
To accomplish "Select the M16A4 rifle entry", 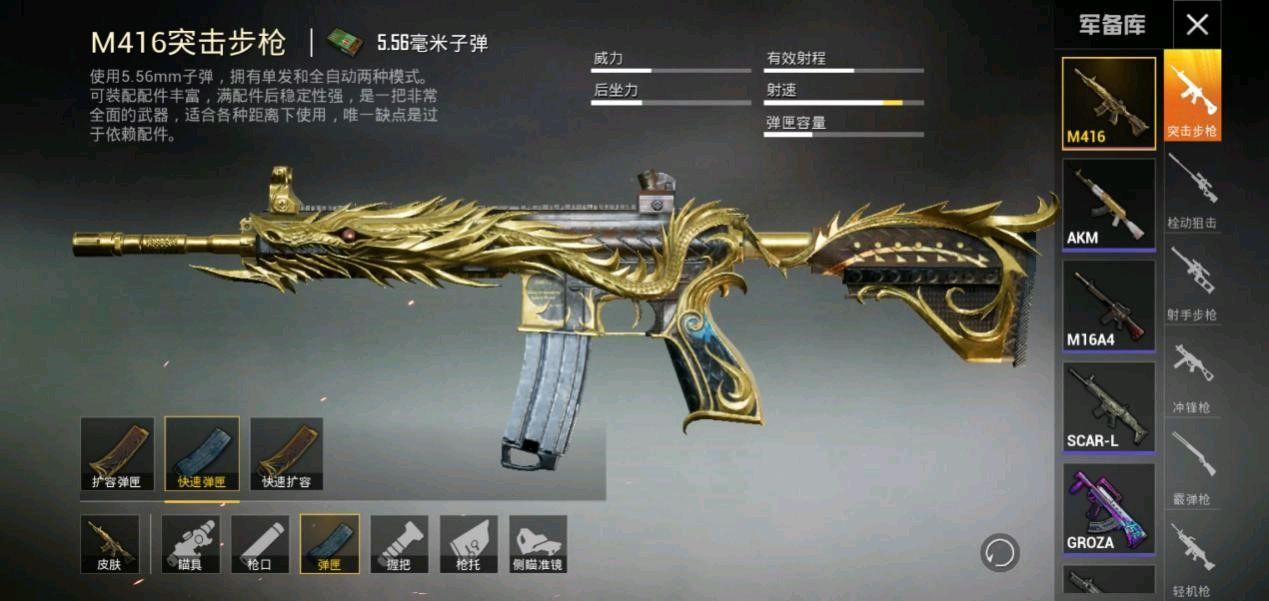I will pyautogui.click(x=1108, y=305).
